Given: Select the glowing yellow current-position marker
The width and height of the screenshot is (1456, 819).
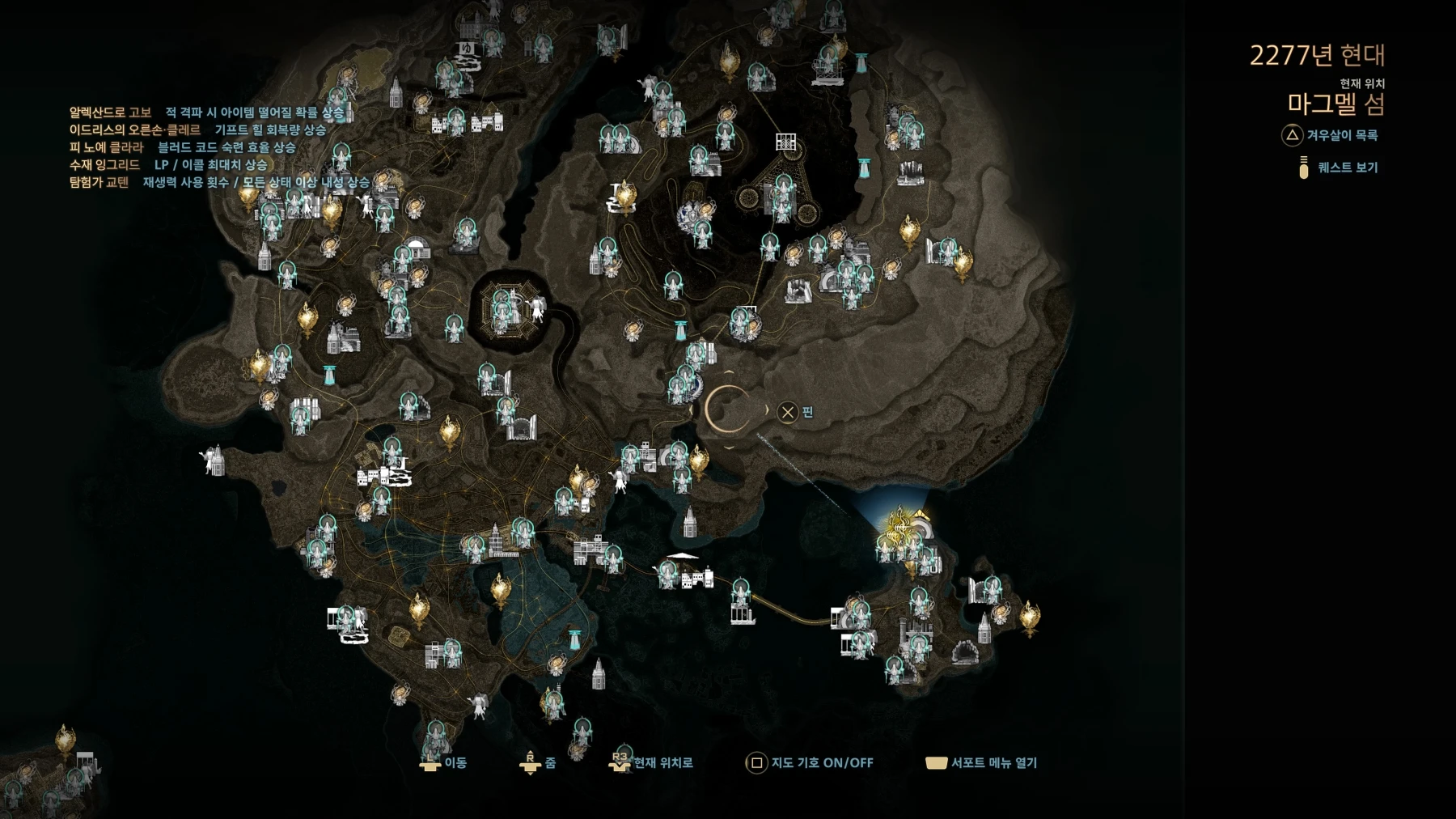Looking at the screenshot, I should pos(903,527).
